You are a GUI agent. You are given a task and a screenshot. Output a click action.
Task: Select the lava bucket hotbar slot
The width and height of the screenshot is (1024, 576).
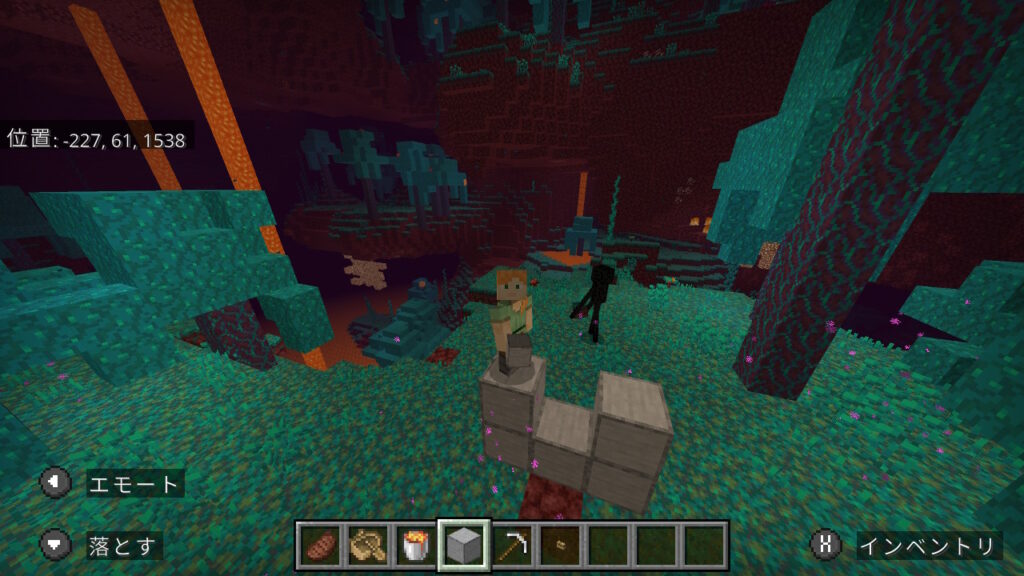click(417, 545)
